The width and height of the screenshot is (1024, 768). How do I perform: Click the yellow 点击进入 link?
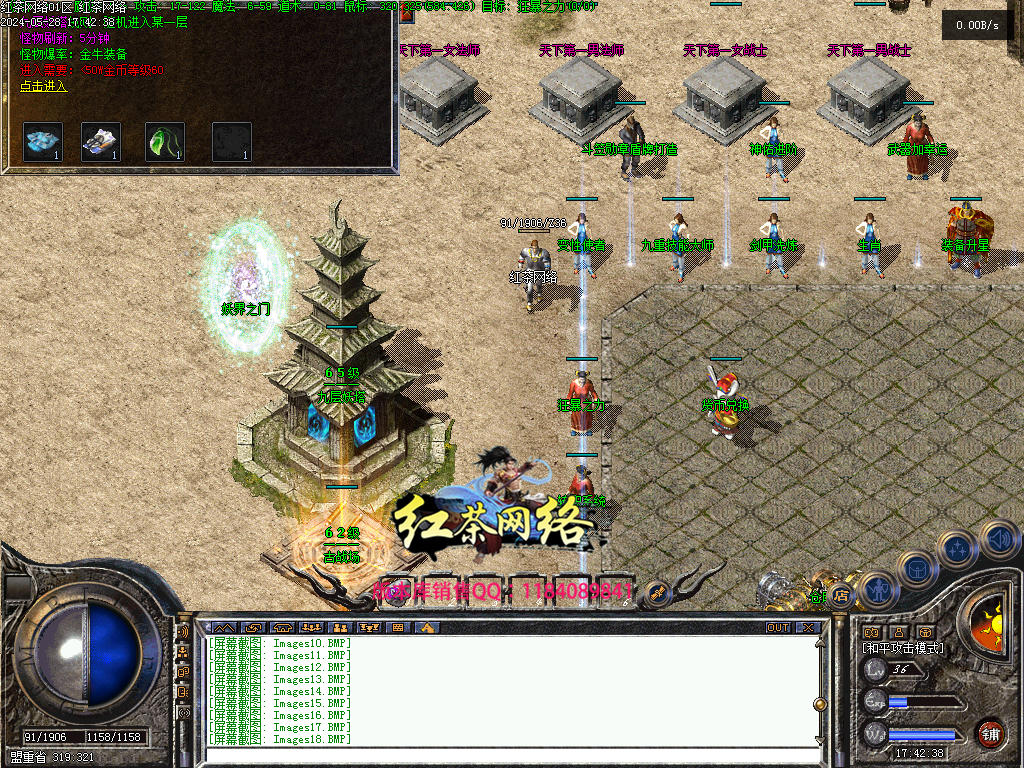tap(43, 86)
